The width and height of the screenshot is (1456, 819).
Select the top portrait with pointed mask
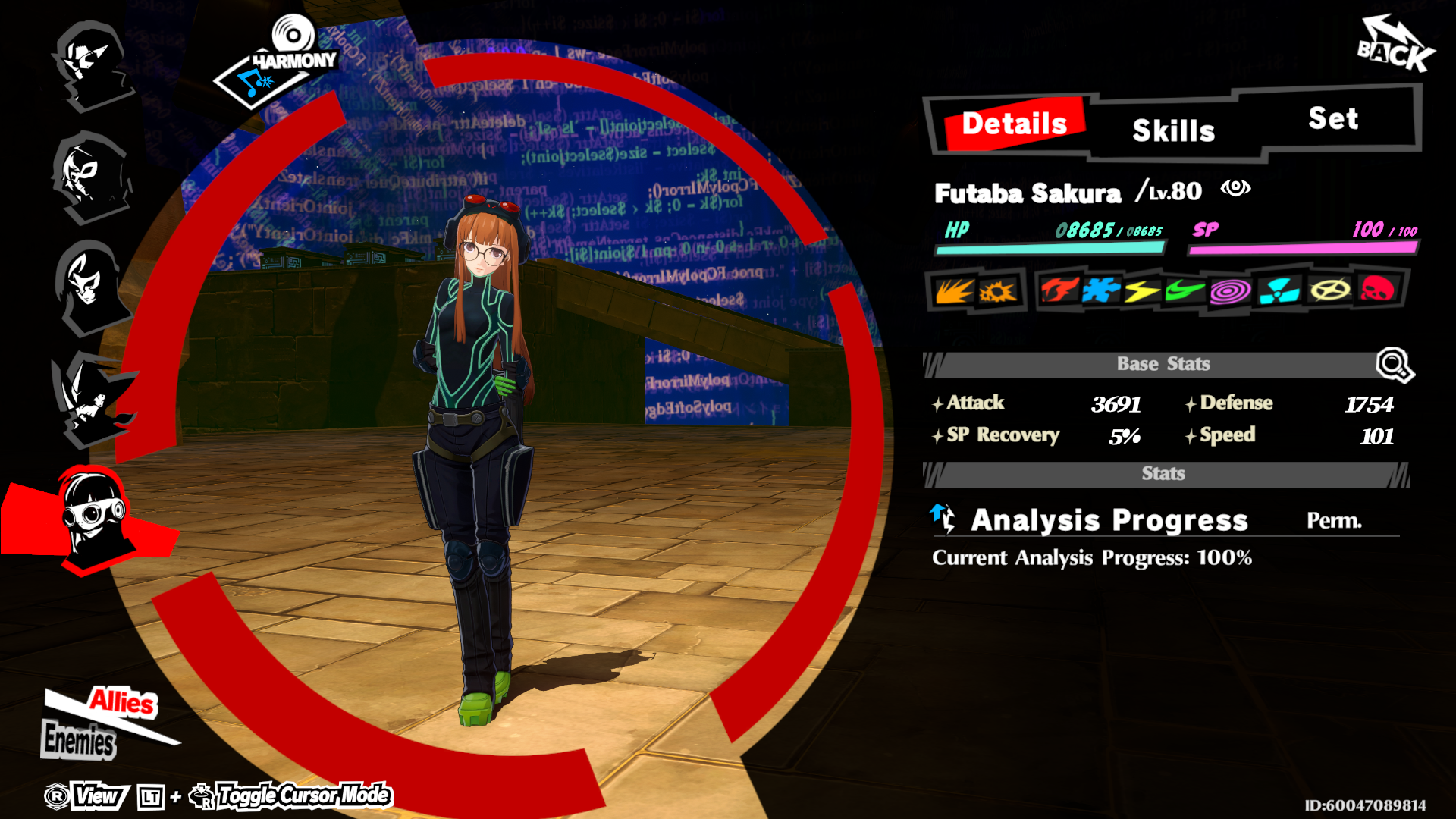click(93, 66)
